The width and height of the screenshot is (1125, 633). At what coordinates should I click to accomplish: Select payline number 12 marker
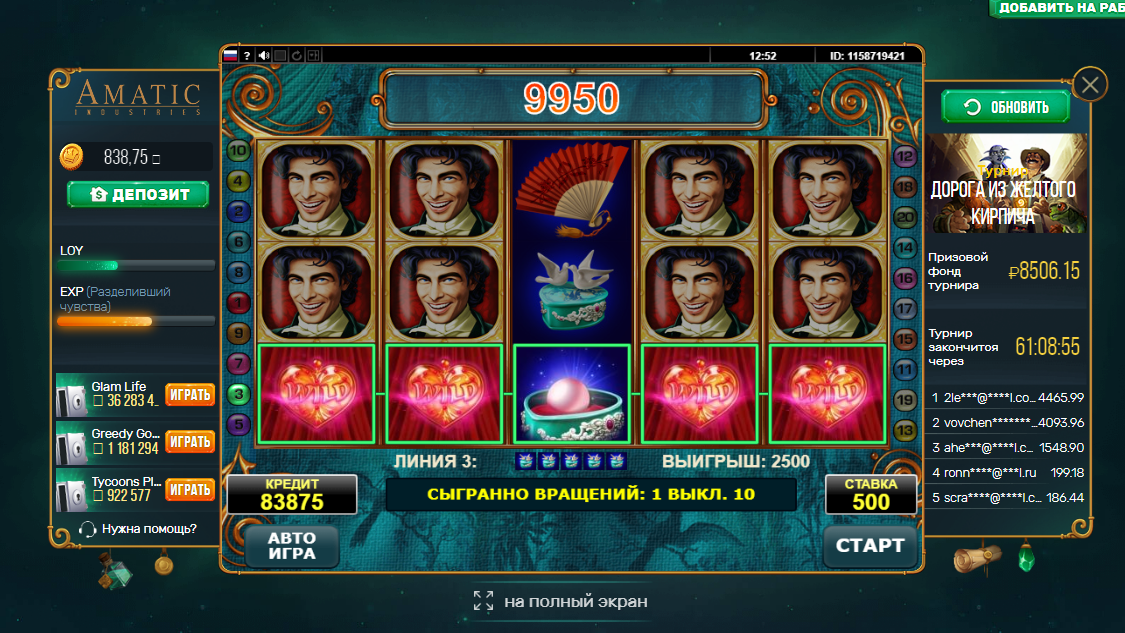coord(905,156)
